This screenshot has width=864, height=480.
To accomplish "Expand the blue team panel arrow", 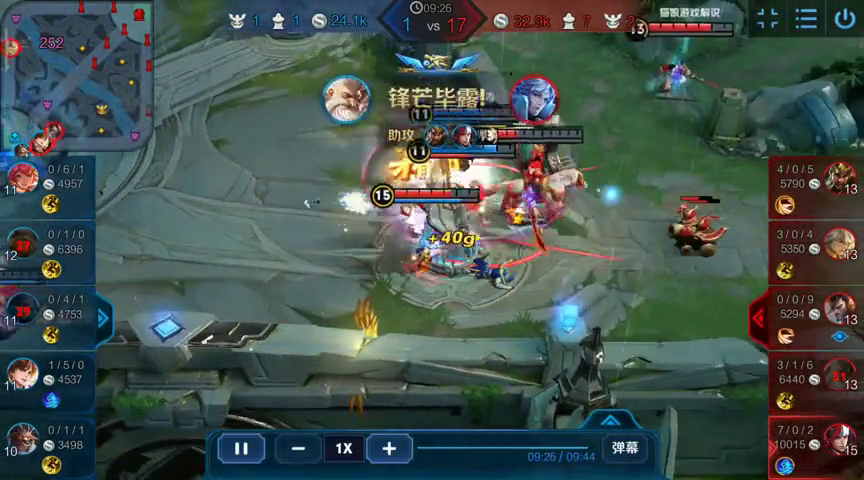I will point(104,319).
